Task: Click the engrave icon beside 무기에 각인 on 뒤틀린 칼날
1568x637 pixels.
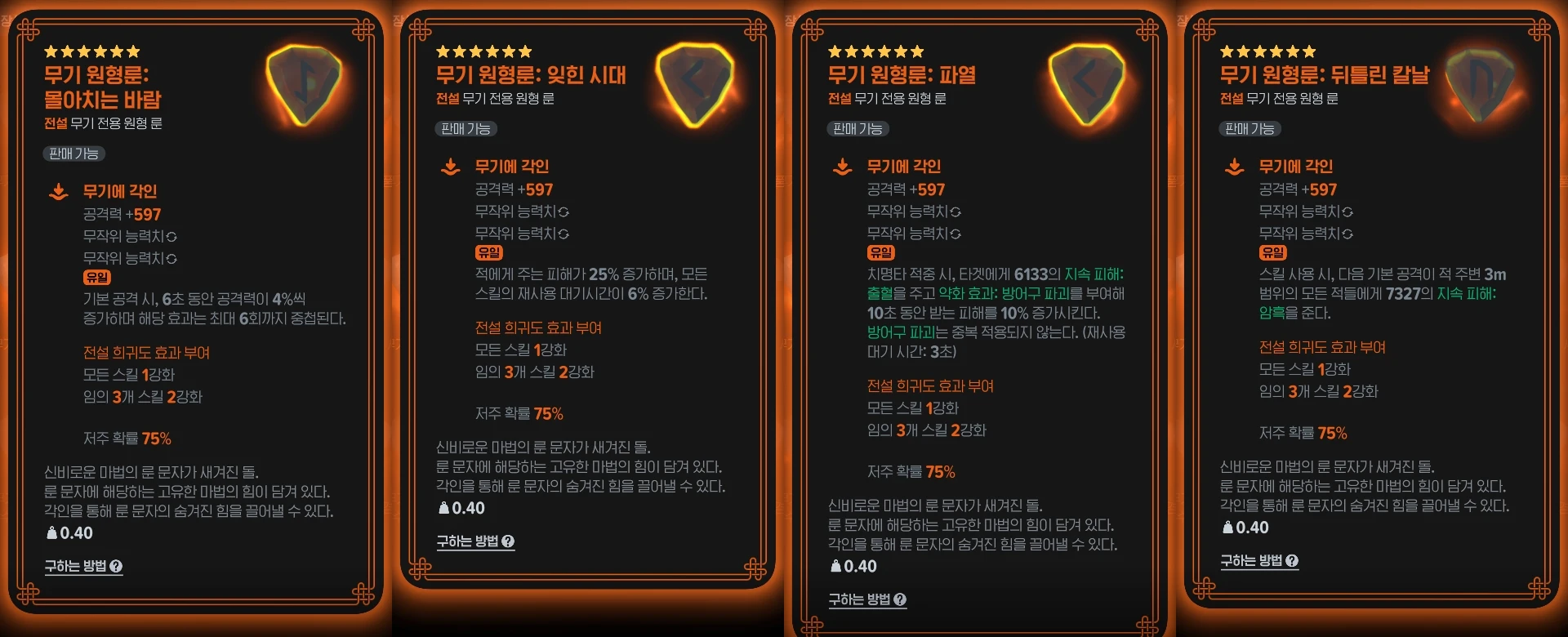Action: [1232, 167]
